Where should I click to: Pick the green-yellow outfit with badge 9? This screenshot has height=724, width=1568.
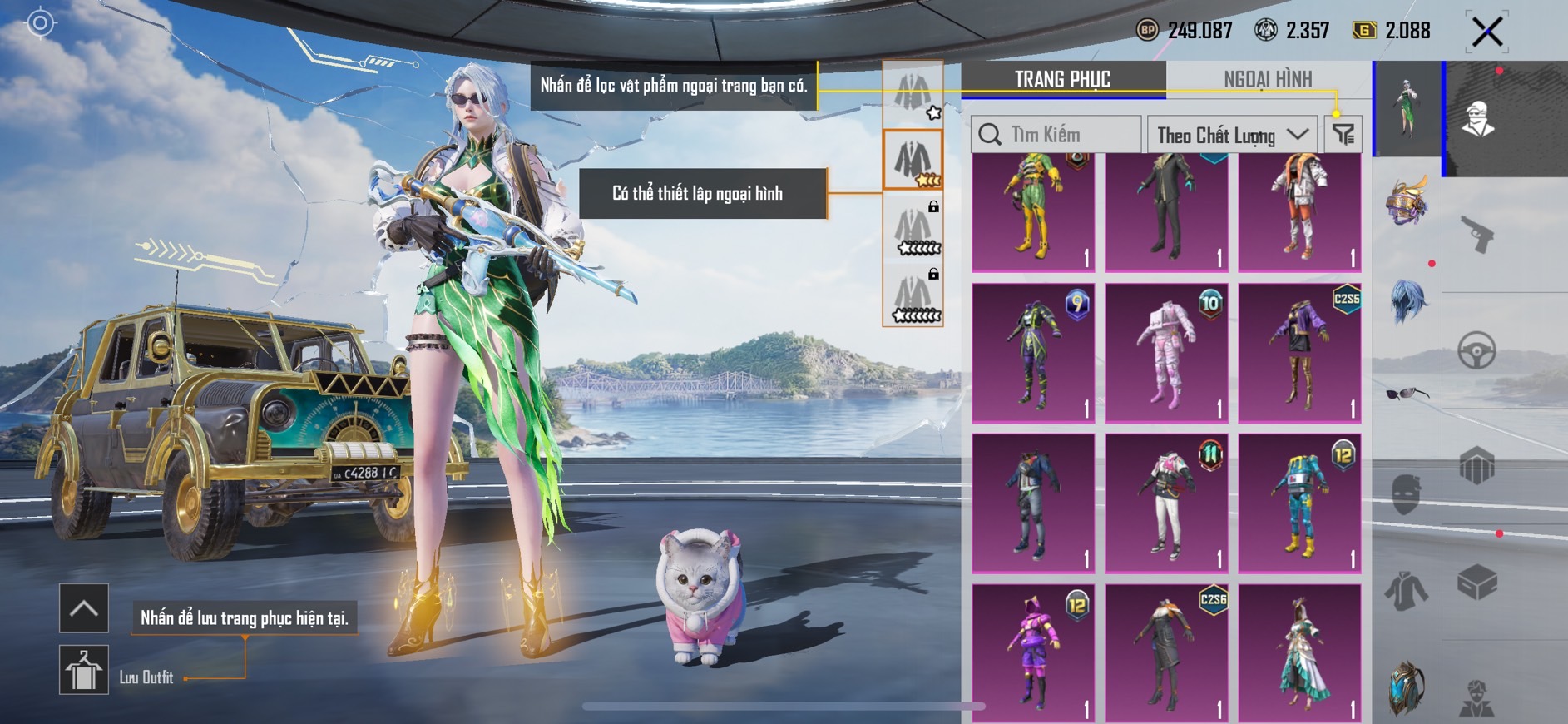point(1033,353)
